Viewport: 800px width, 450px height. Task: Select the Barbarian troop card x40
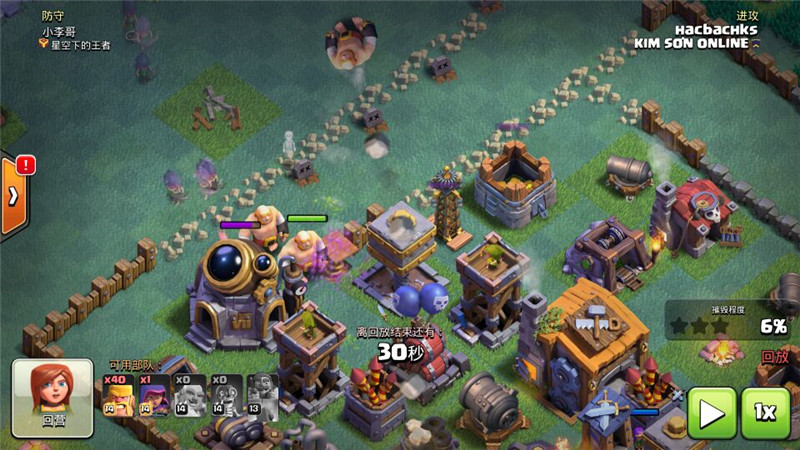[x=119, y=395]
